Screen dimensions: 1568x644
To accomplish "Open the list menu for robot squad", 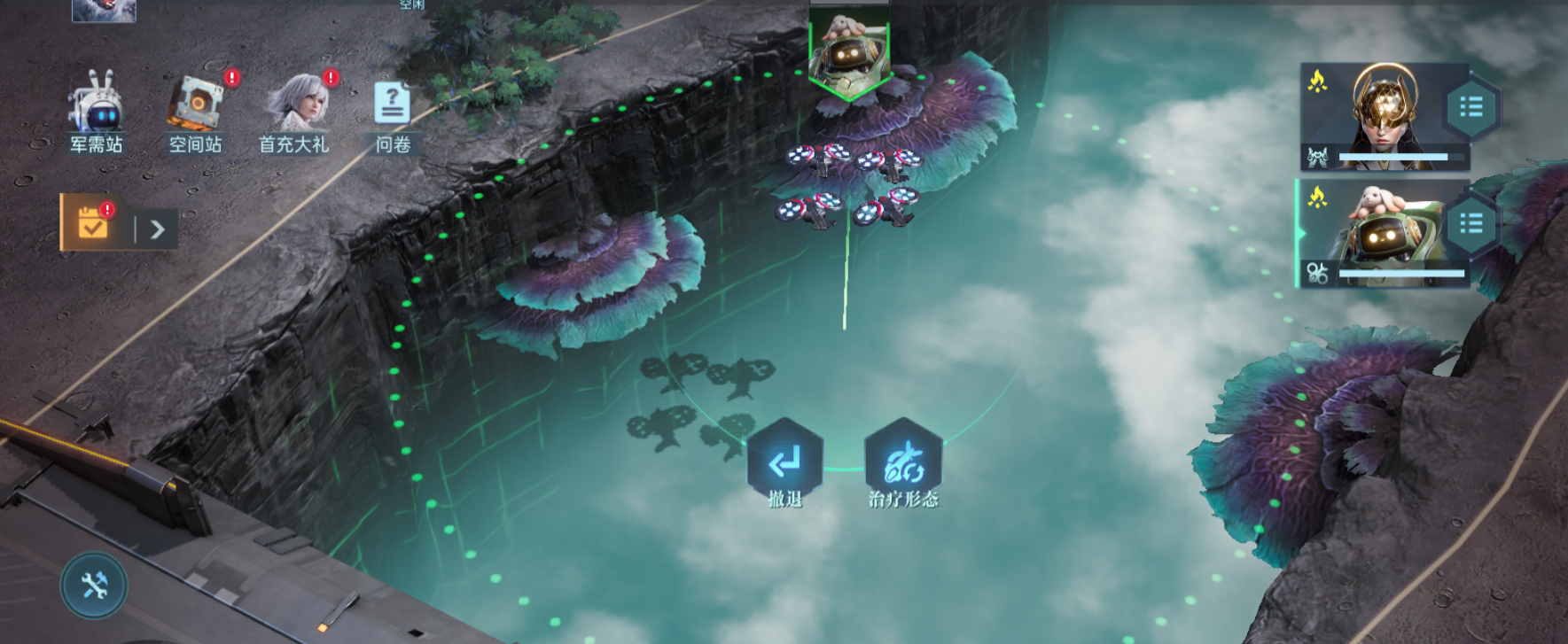I will (1471, 223).
